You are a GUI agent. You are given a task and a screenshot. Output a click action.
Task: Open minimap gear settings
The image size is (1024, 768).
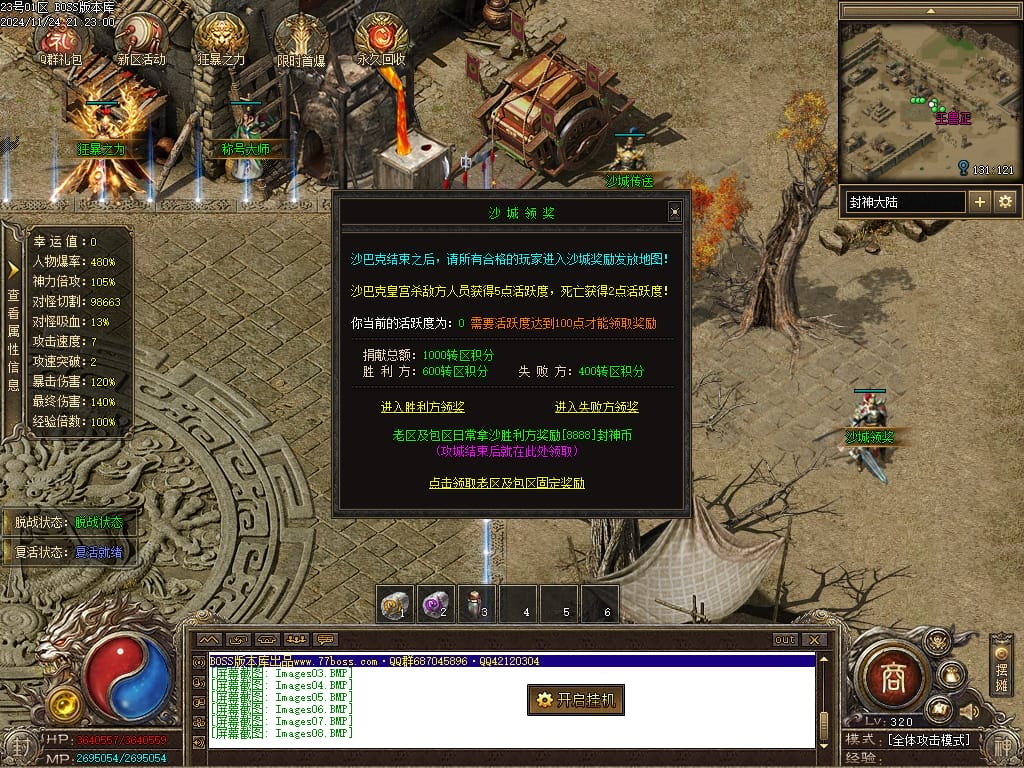click(x=1004, y=202)
